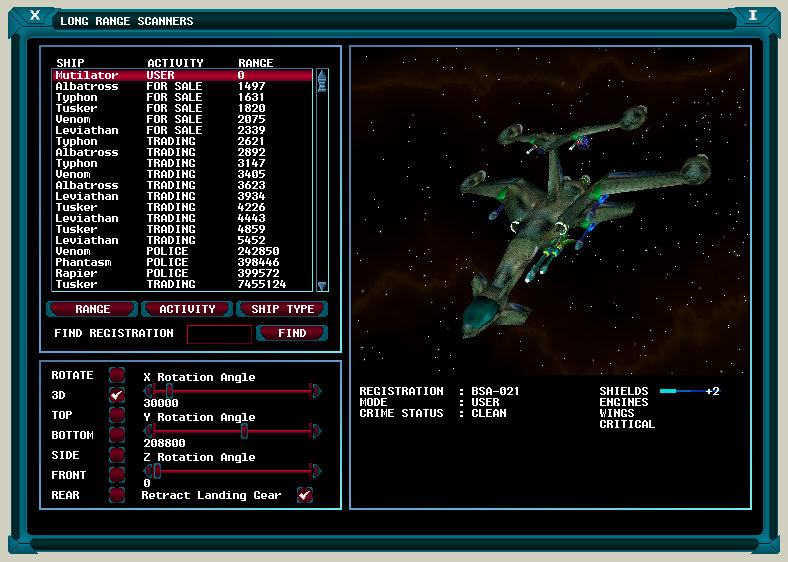788x562 pixels.
Task: Switch to Top view
Action: (x=117, y=415)
